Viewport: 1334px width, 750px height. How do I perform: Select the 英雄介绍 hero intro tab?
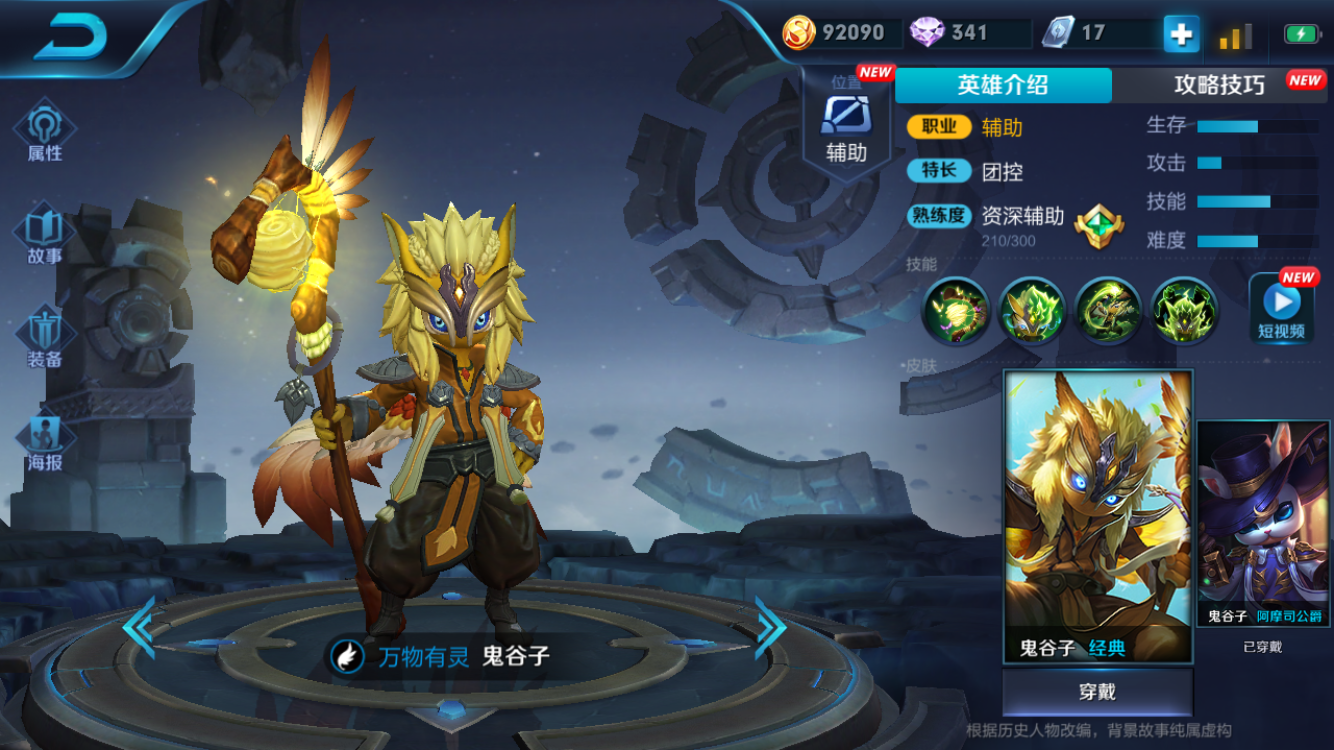tap(1003, 85)
